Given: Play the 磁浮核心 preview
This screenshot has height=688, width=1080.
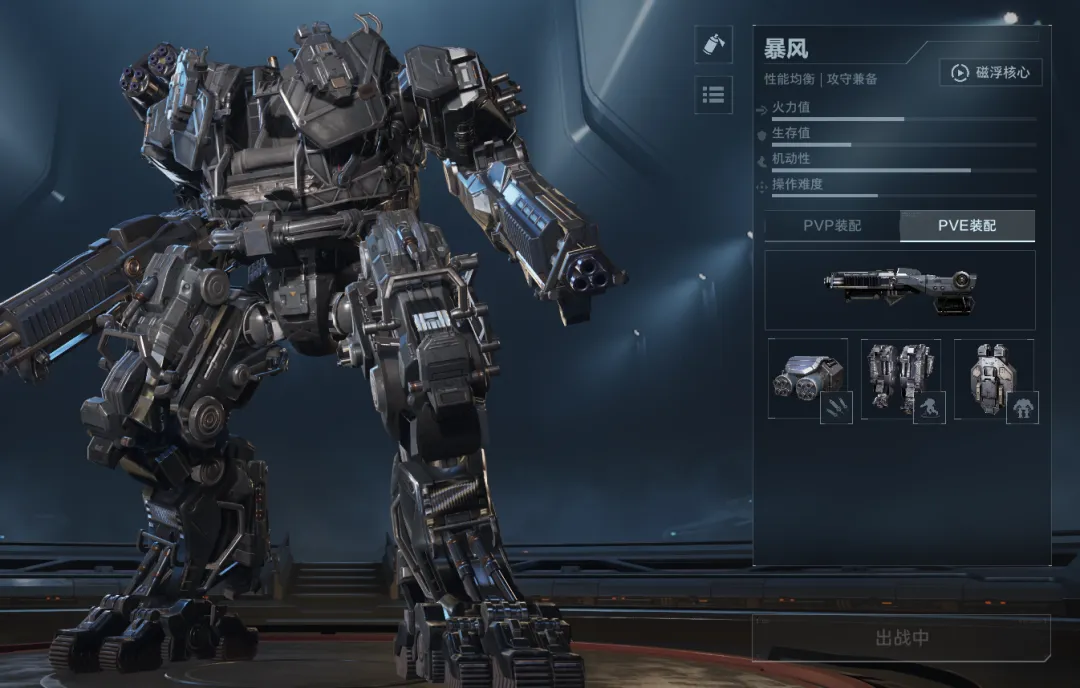Looking at the screenshot, I should (990, 73).
